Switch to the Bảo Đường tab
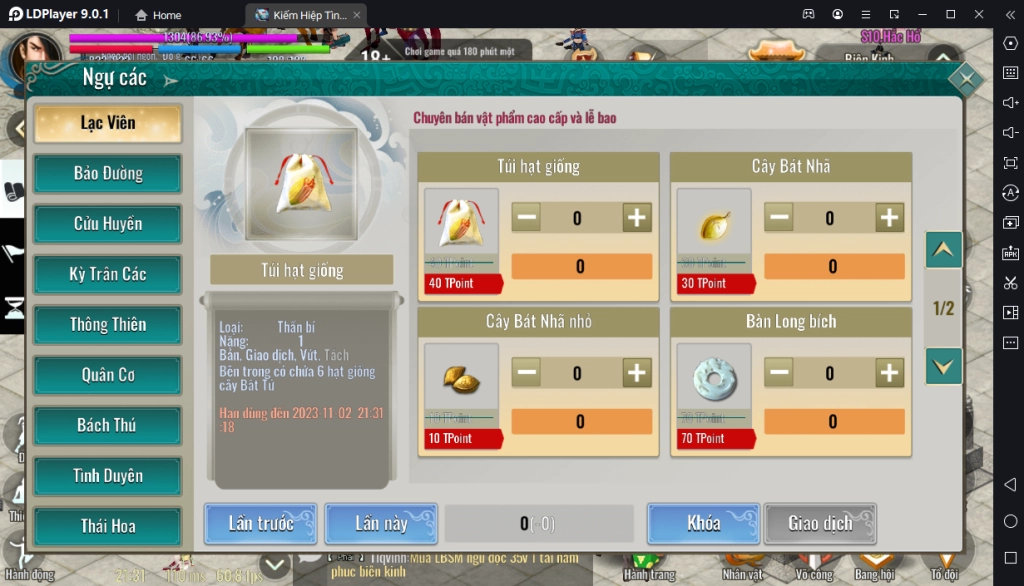 click(x=108, y=174)
